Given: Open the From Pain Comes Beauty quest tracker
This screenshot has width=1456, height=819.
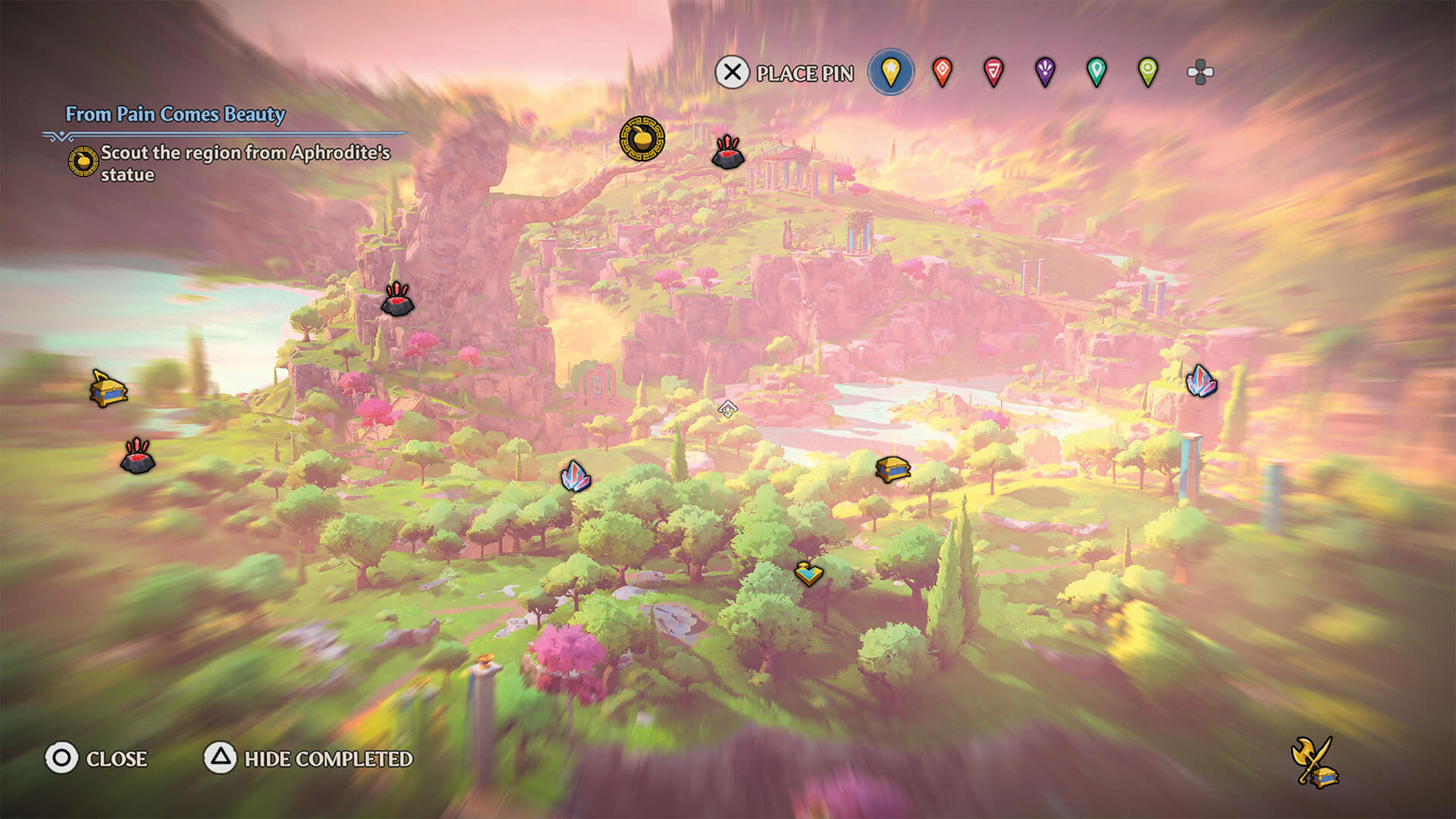Looking at the screenshot, I should click(175, 115).
